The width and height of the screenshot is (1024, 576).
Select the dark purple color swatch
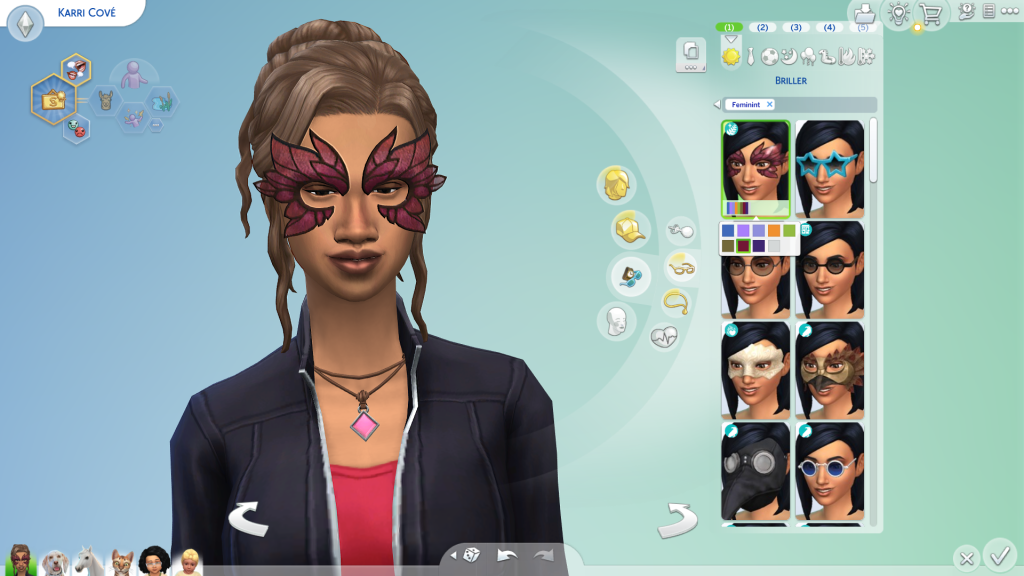[758, 246]
